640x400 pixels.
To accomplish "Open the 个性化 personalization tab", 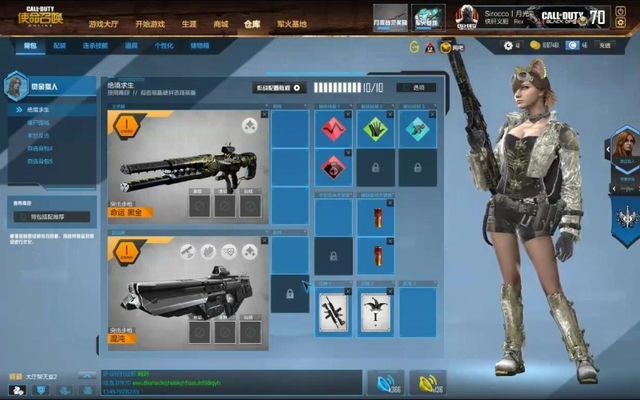I will coord(164,47).
